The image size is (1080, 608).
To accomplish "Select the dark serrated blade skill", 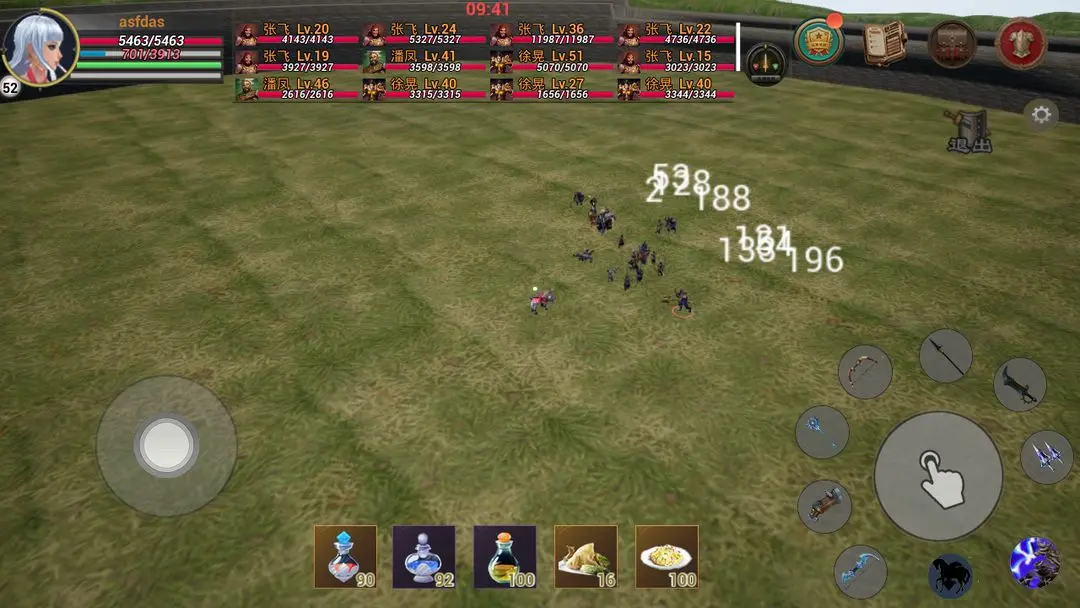I will click(x=1019, y=385).
